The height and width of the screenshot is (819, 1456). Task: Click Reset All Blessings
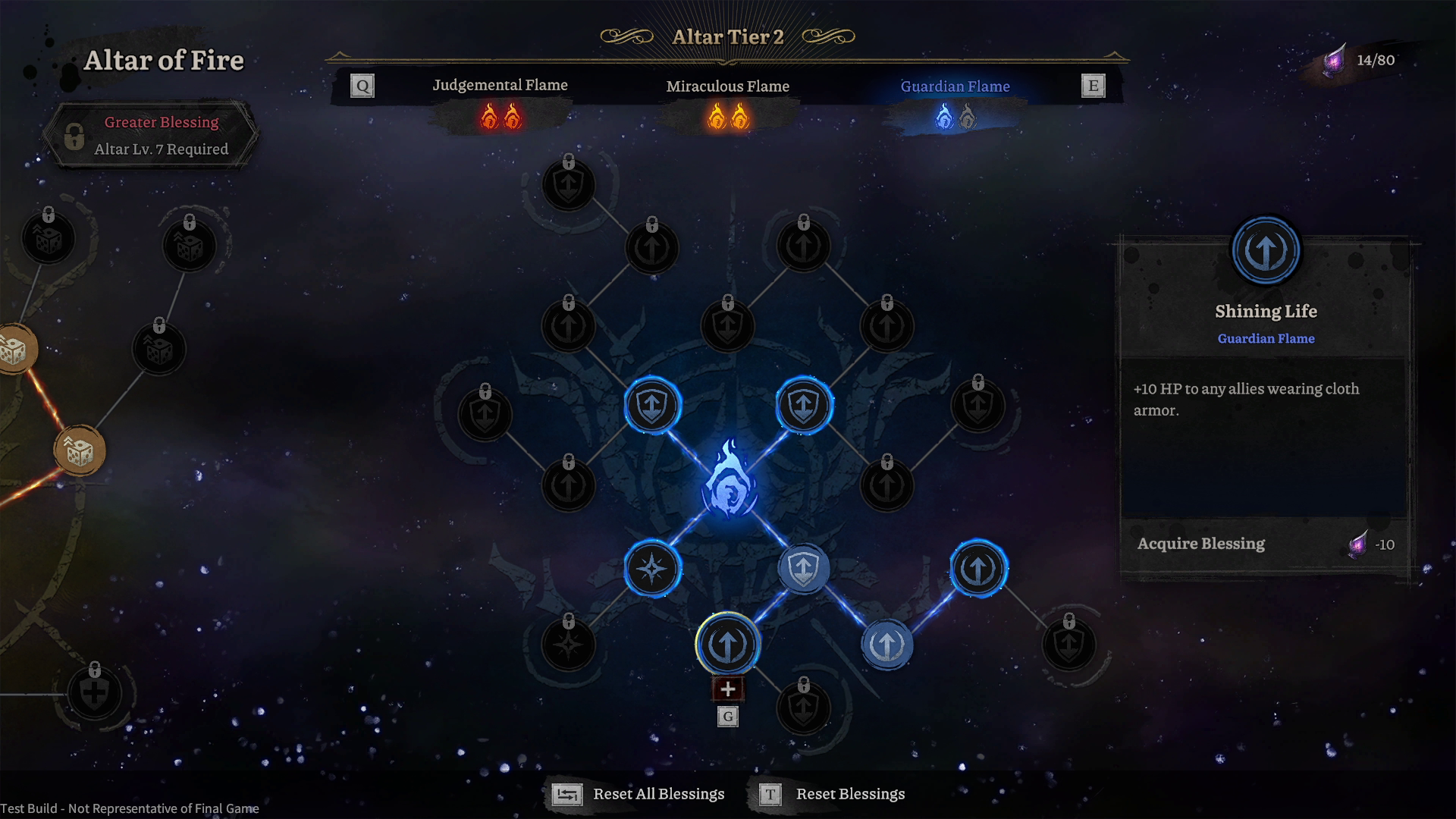point(657,794)
